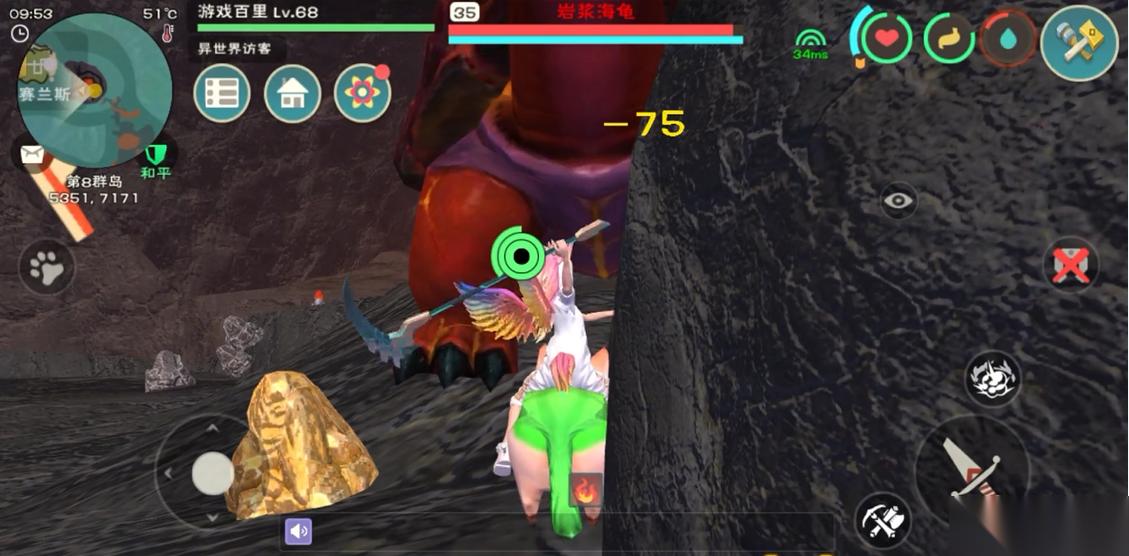Image resolution: width=1129 pixels, height=556 pixels.
Task: Toggle the green shield peace mode
Action: coord(155,155)
